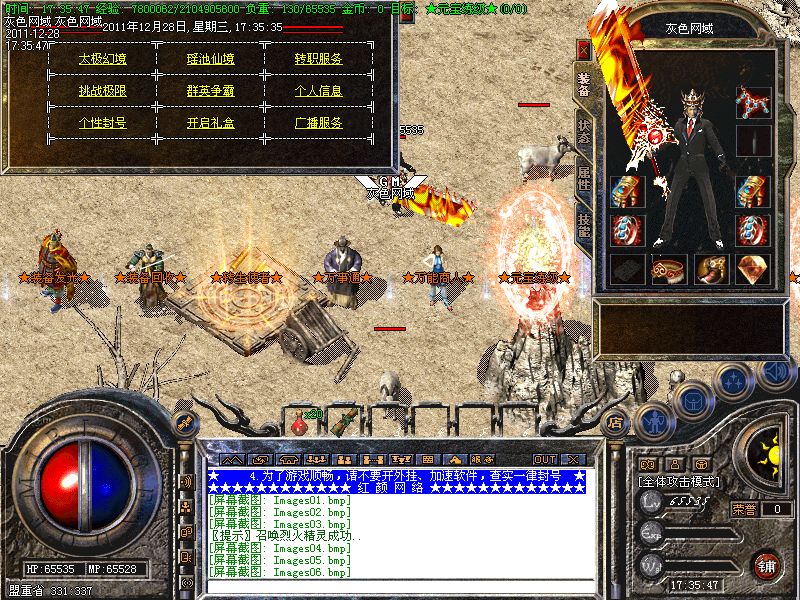Select the 群英争霸 entry
The width and height of the screenshot is (800, 600).
pos(211,90)
